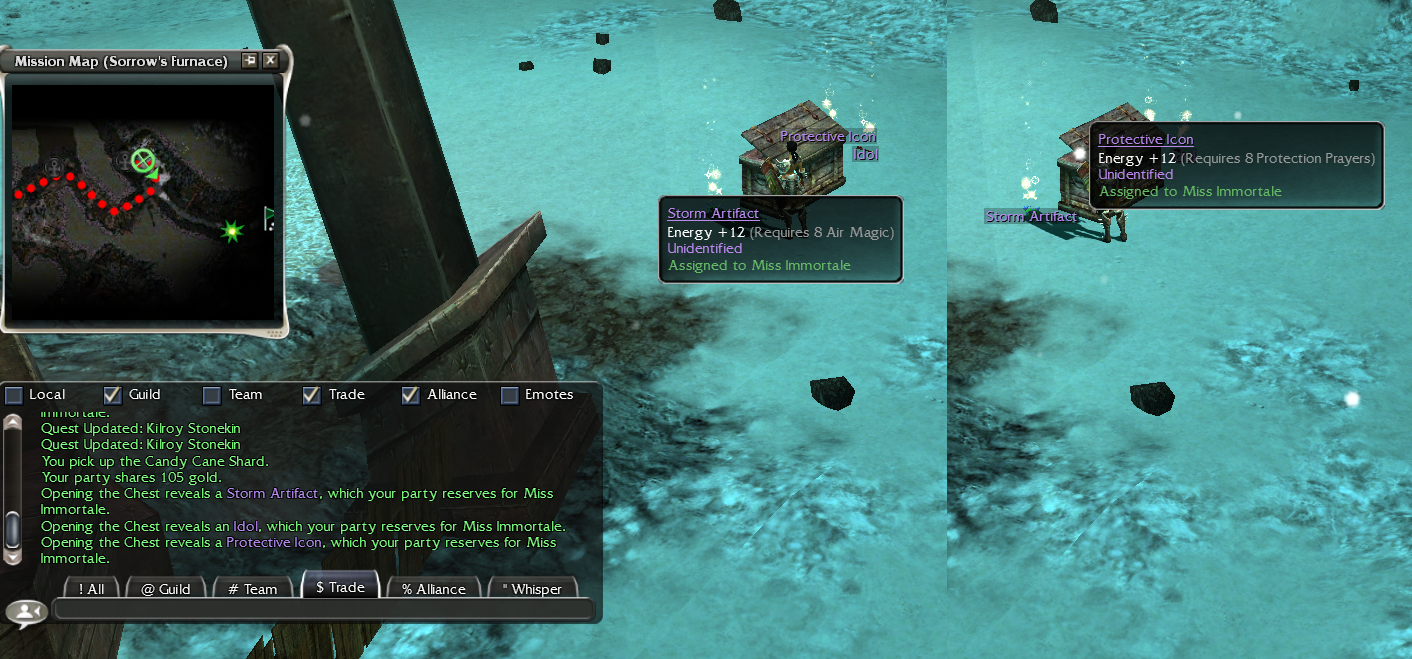Tick the Team chat filter checkbox

click(212, 395)
